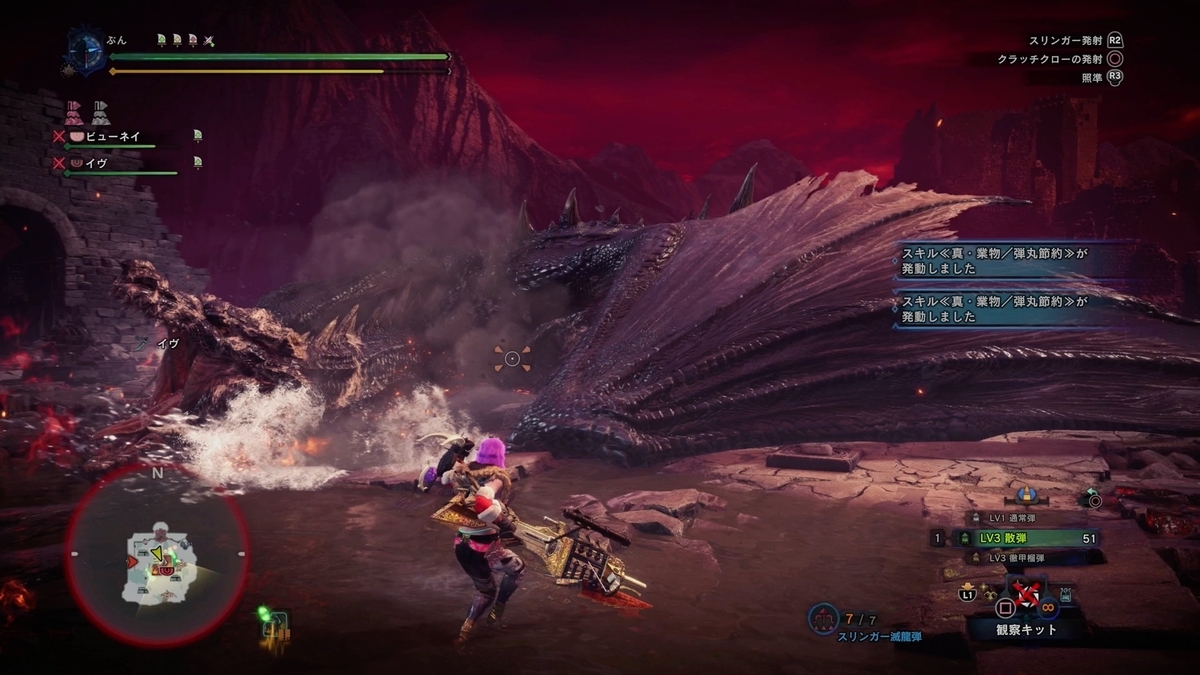Click the quest clock emblem beside ぶん
Viewport: 1200px width, 675px height.
point(87,52)
